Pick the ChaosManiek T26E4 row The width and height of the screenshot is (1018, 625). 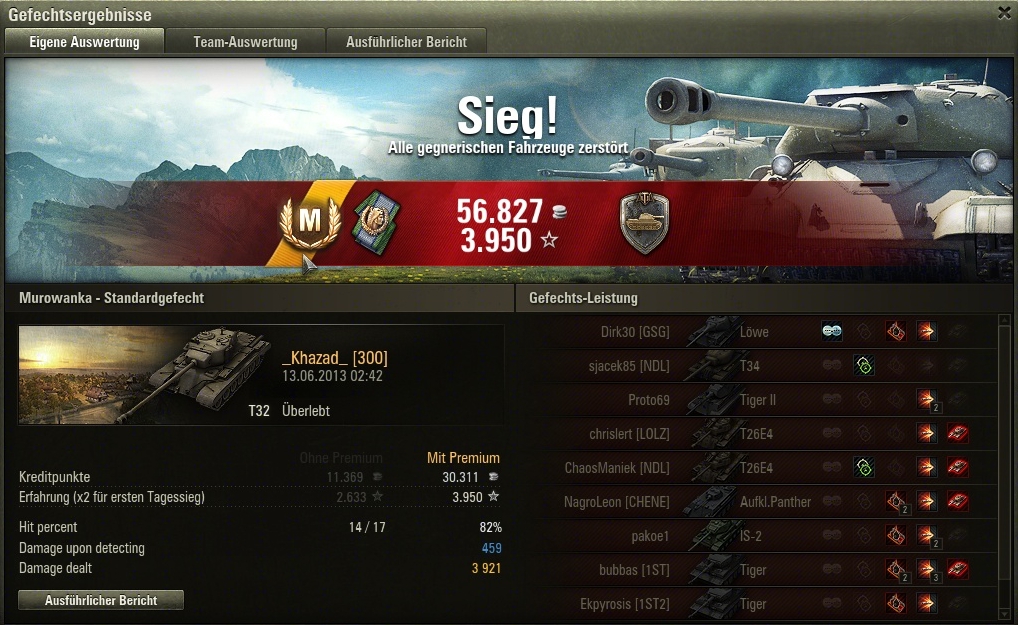pyautogui.click(x=757, y=468)
